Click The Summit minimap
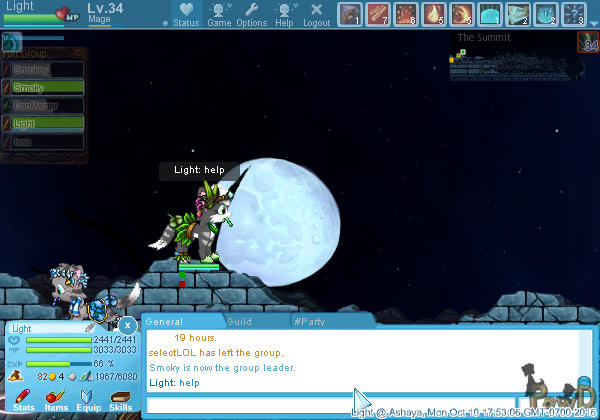This screenshot has height=420, width=600. [512, 62]
